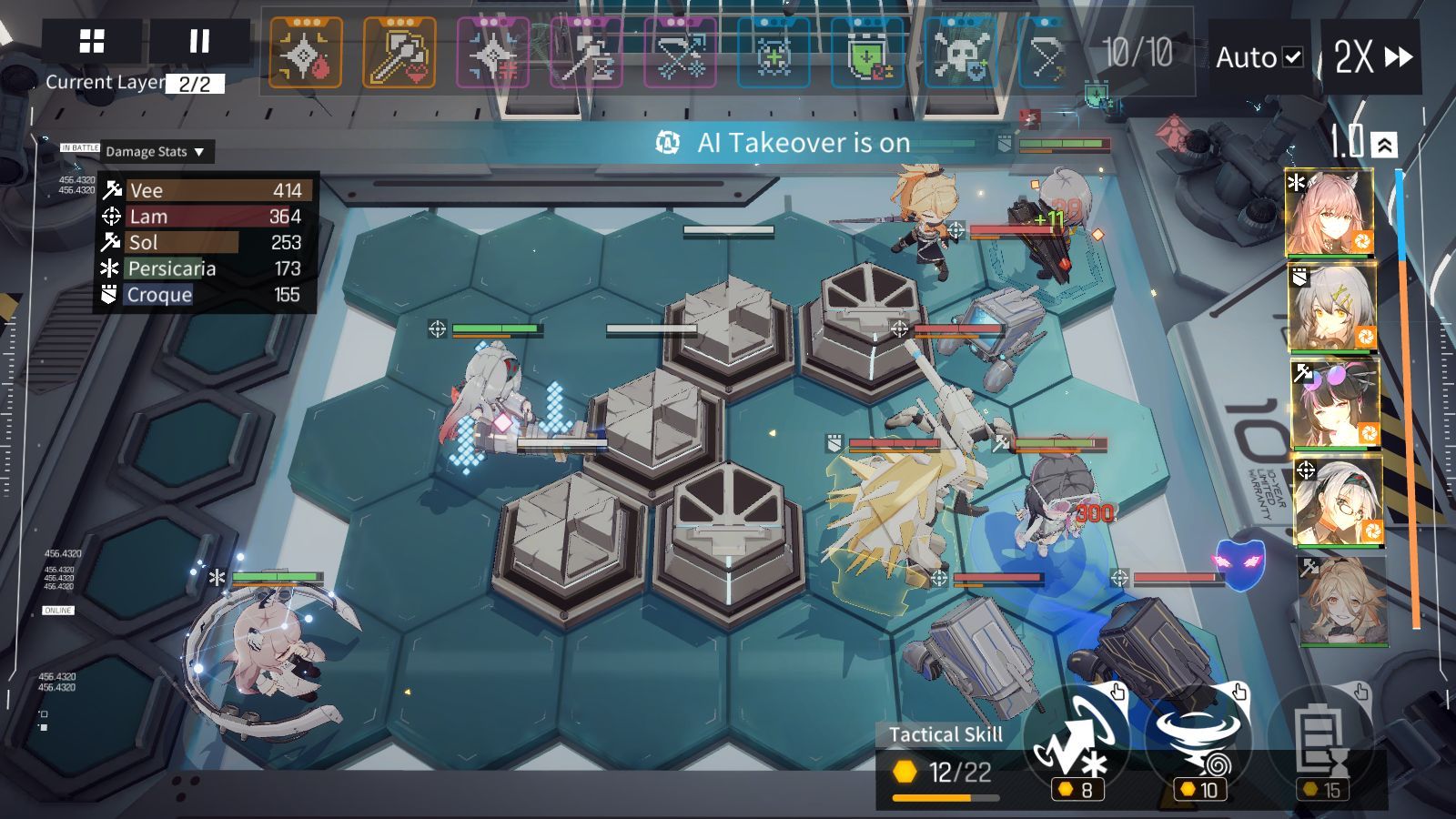Toggle the Auto checkbox
1456x819 pixels.
click(1292, 57)
